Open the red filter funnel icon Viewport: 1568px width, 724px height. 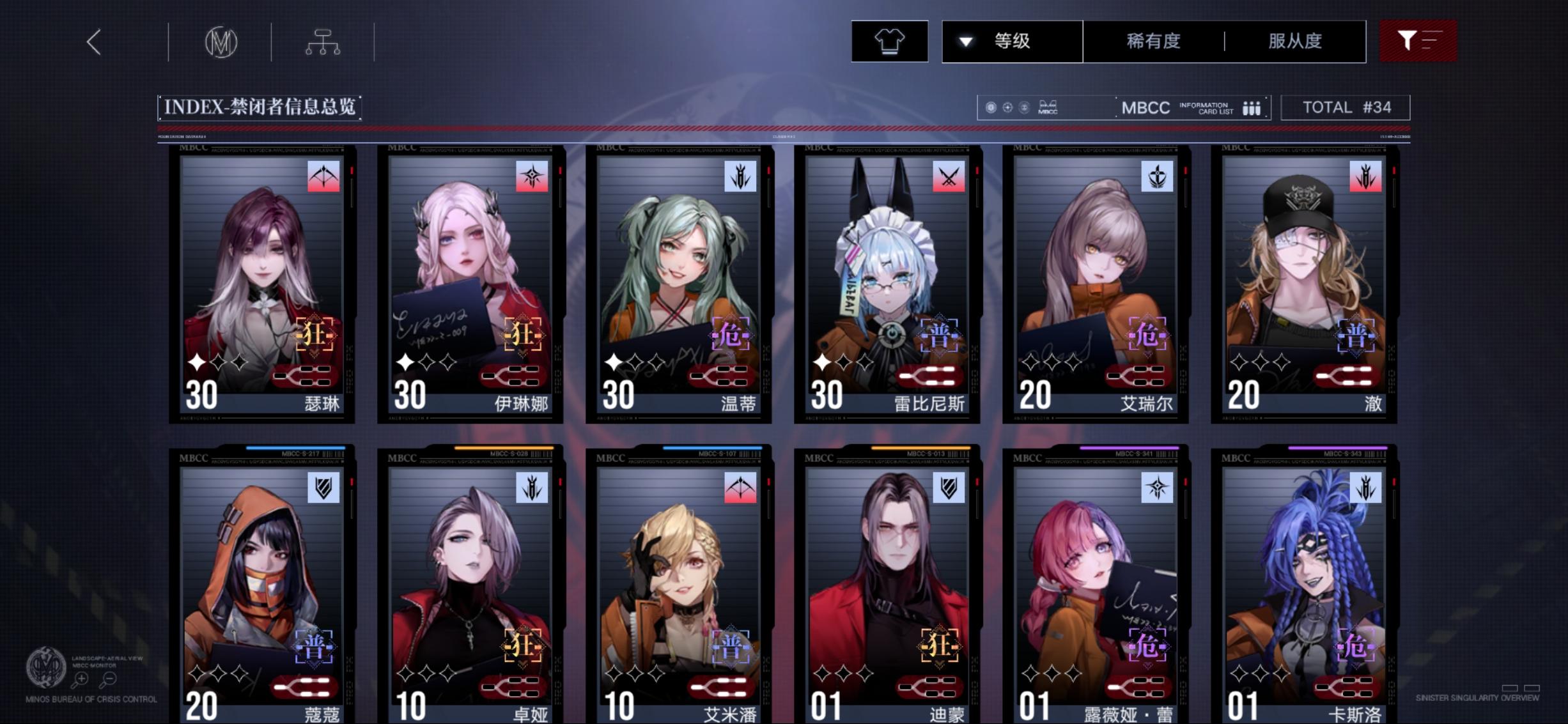coord(1418,40)
